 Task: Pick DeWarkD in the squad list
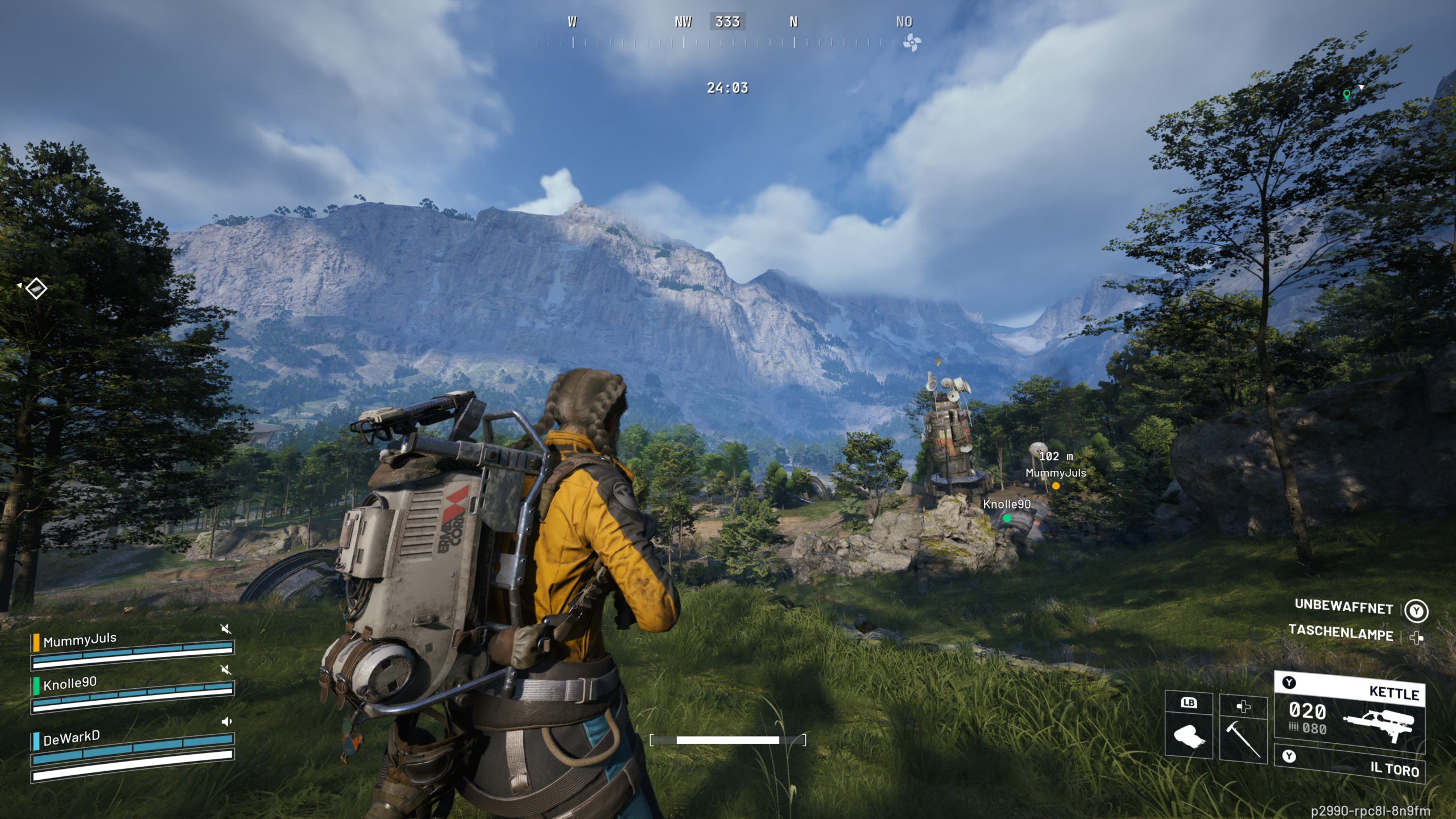coord(72,738)
